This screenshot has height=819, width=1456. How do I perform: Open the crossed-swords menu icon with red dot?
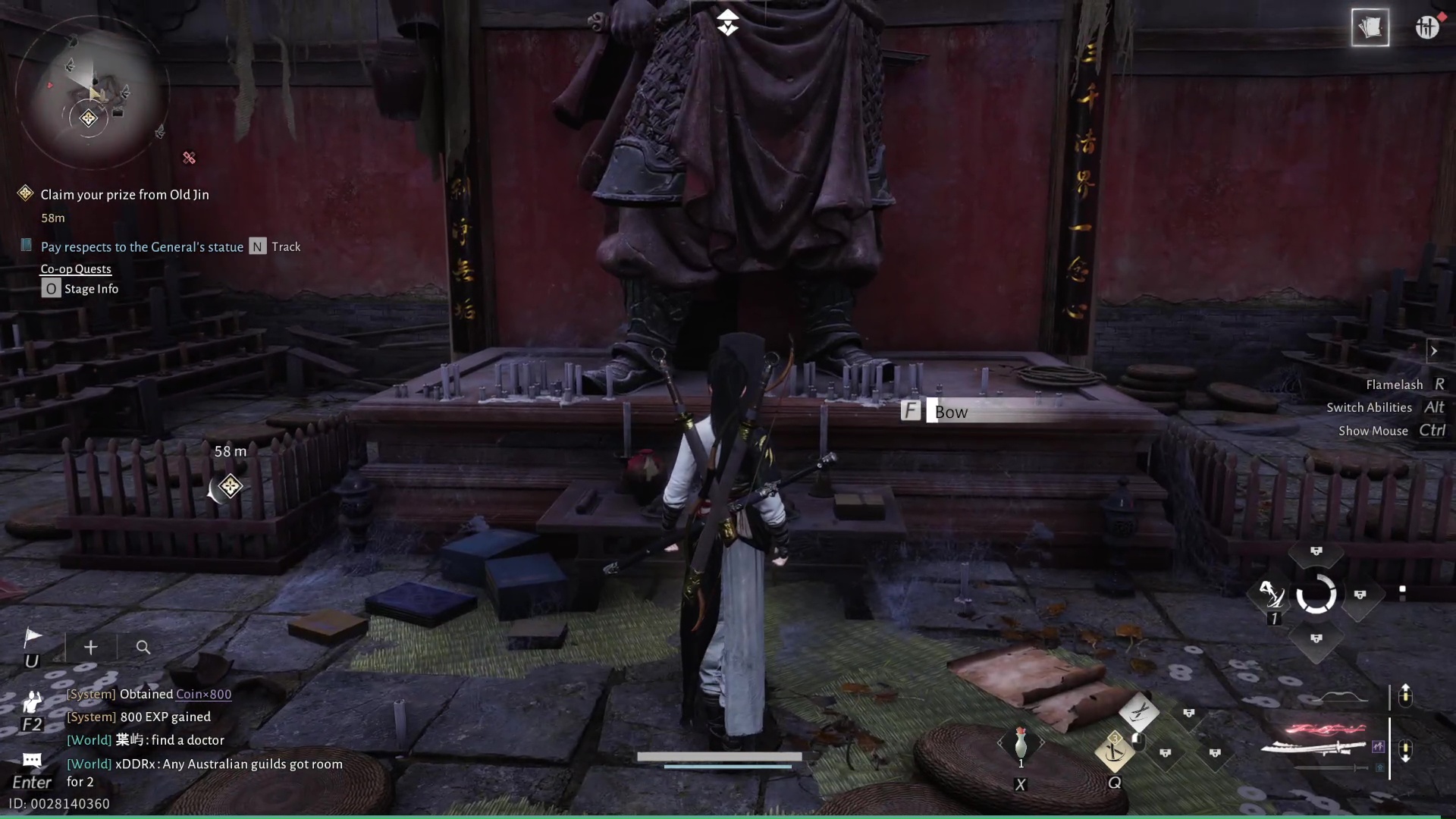pyautogui.click(x=1426, y=27)
